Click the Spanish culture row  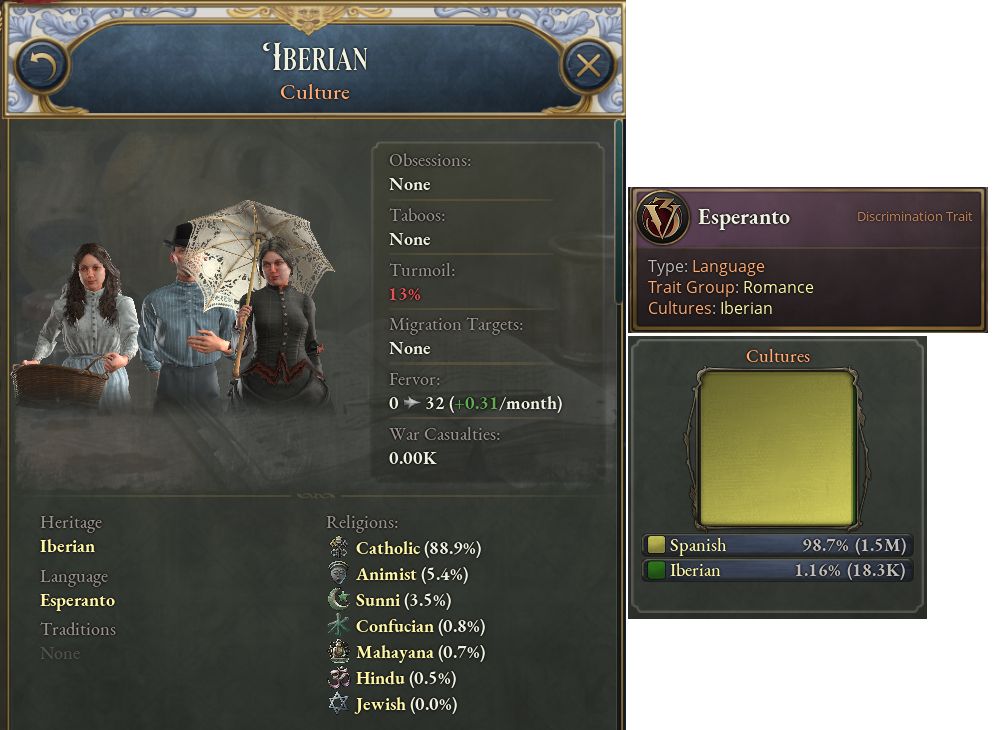(x=777, y=545)
